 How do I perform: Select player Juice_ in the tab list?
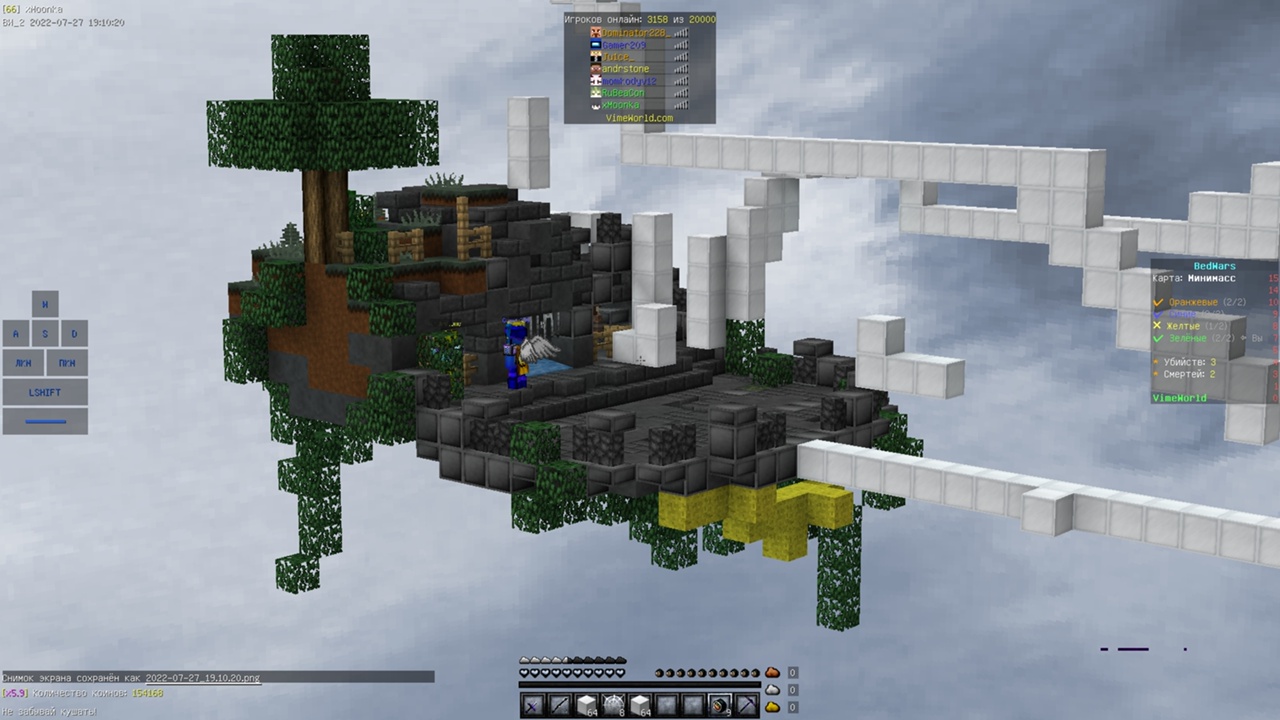tap(617, 57)
